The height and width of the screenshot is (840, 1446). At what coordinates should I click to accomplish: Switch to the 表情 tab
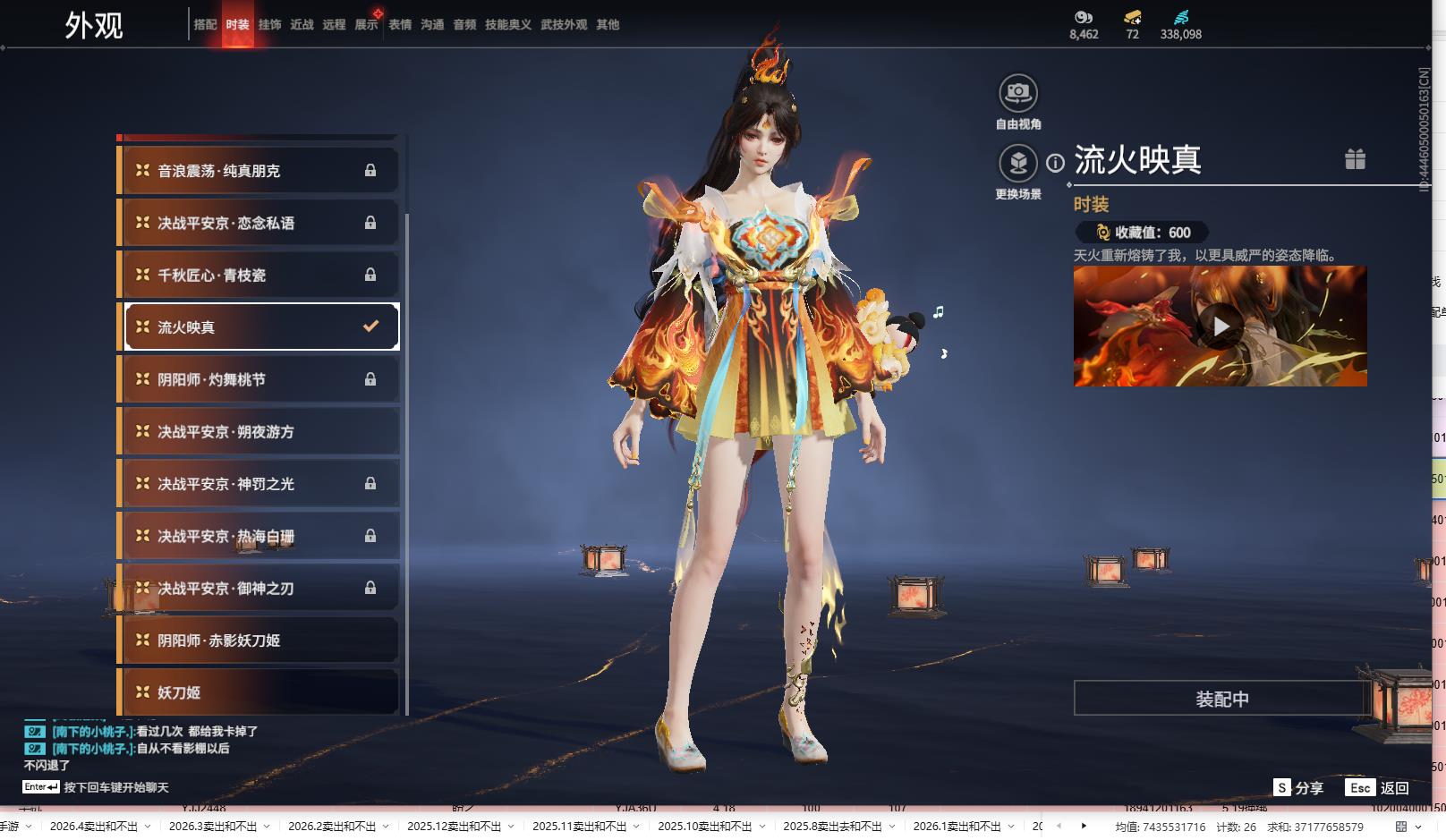point(400,25)
